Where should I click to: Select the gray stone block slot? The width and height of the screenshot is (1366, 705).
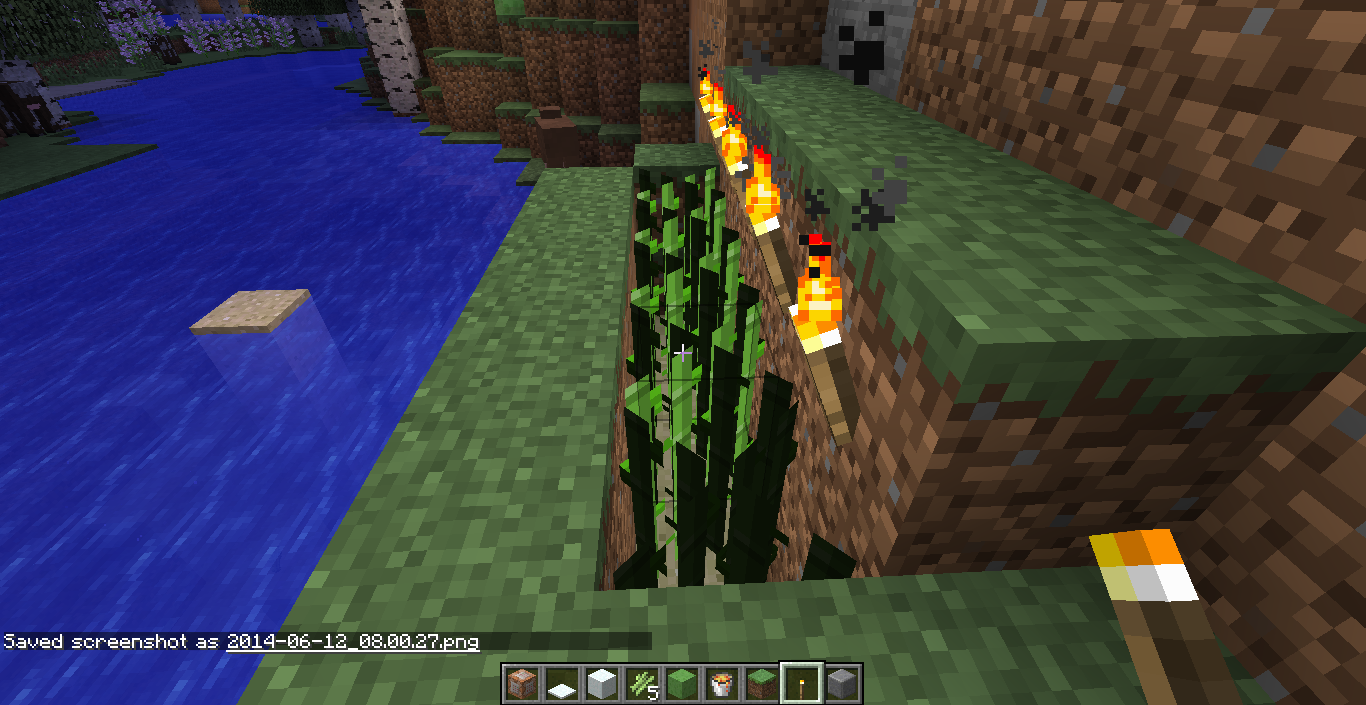841,683
